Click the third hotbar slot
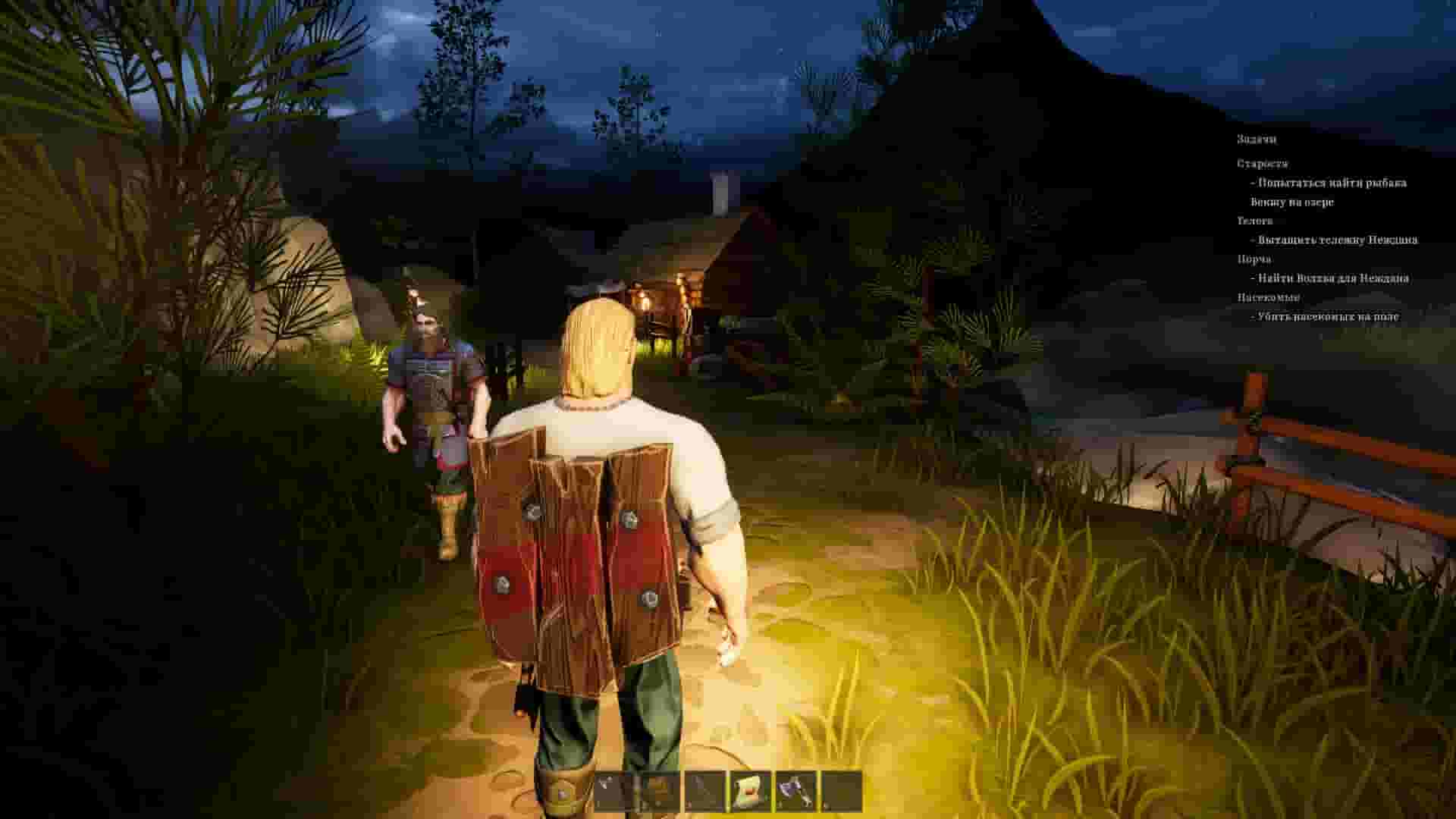This screenshot has width=1456, height=819. point(704,792)
